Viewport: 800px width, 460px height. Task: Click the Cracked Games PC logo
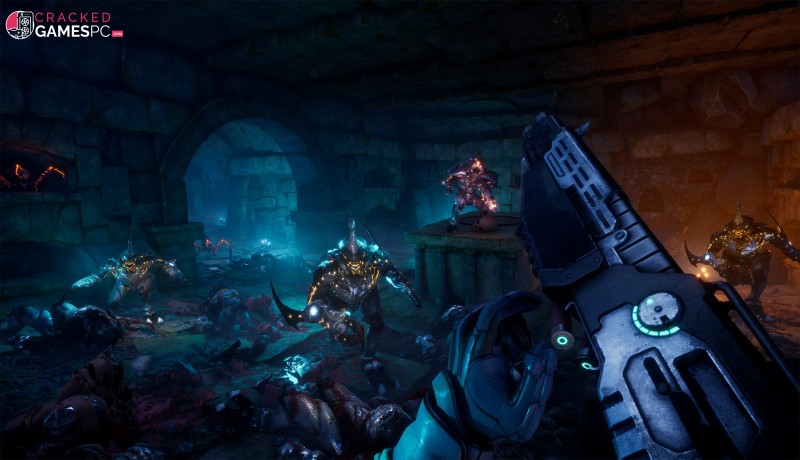point(64,25)
